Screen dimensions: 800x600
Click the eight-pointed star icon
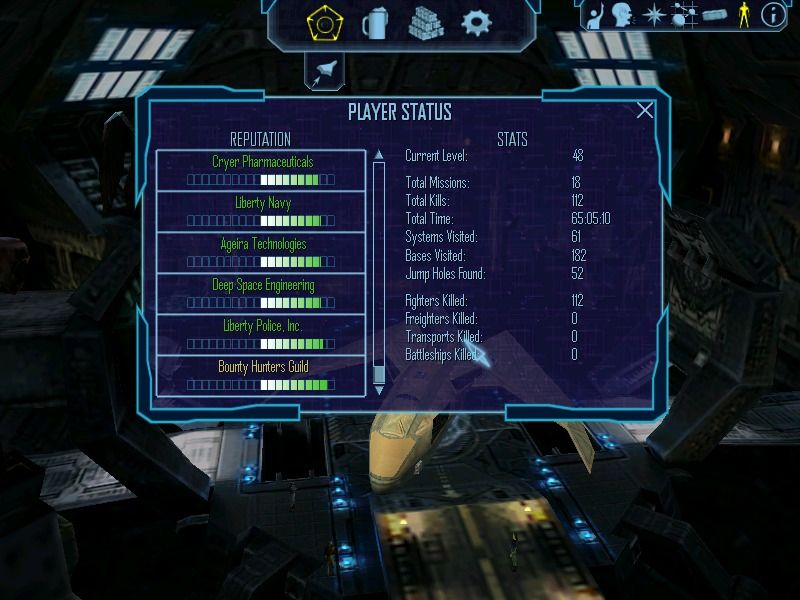[654, 14]
